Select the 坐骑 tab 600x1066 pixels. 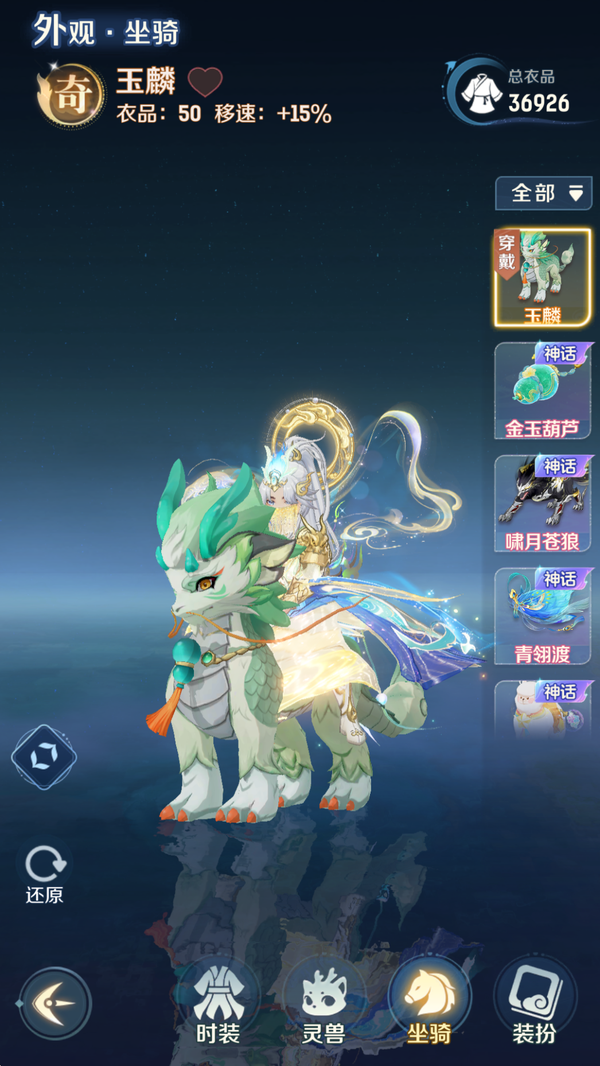pos(429,1002)
